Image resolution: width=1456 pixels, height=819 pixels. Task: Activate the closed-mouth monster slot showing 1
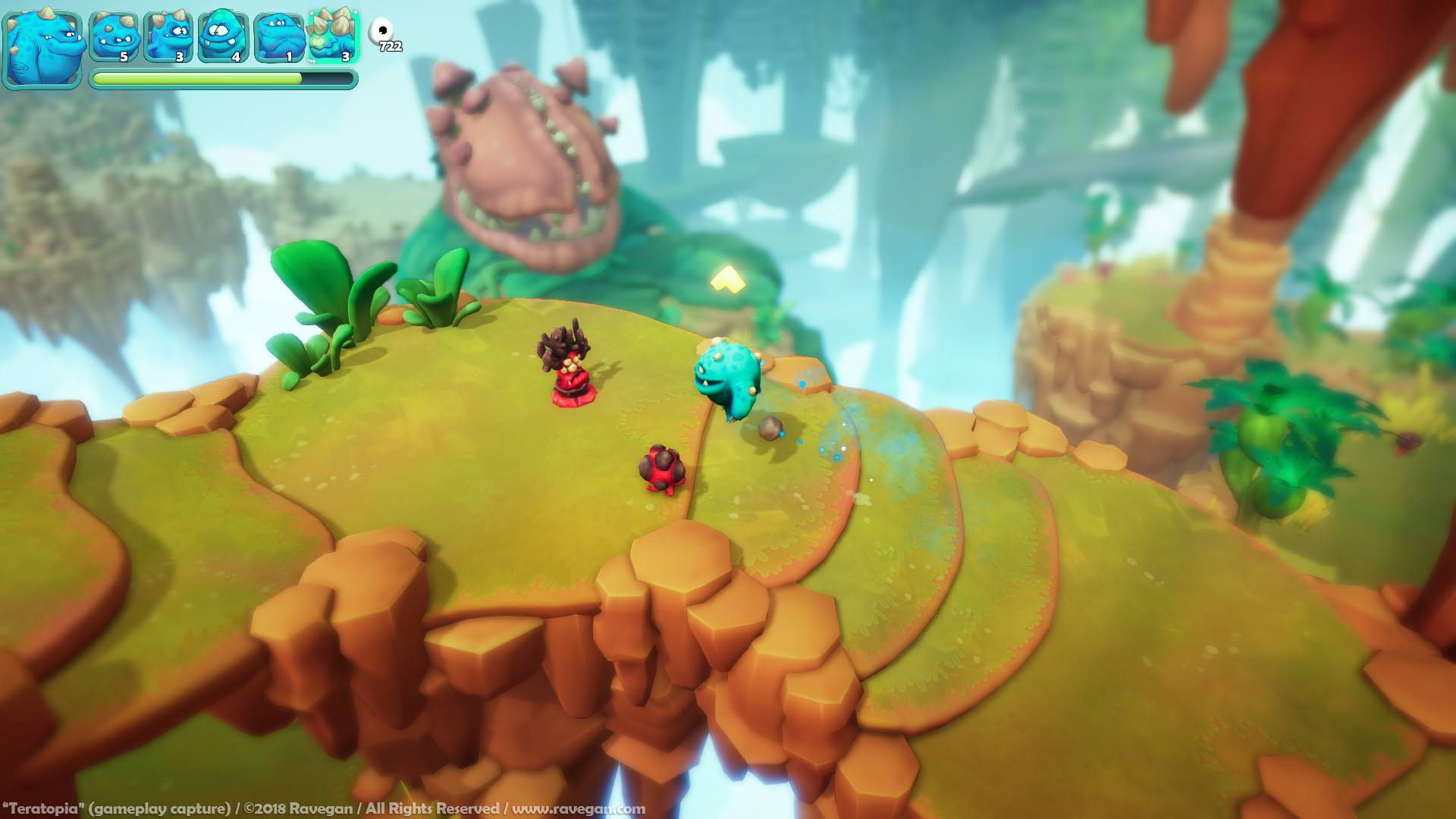pos(278,36)
